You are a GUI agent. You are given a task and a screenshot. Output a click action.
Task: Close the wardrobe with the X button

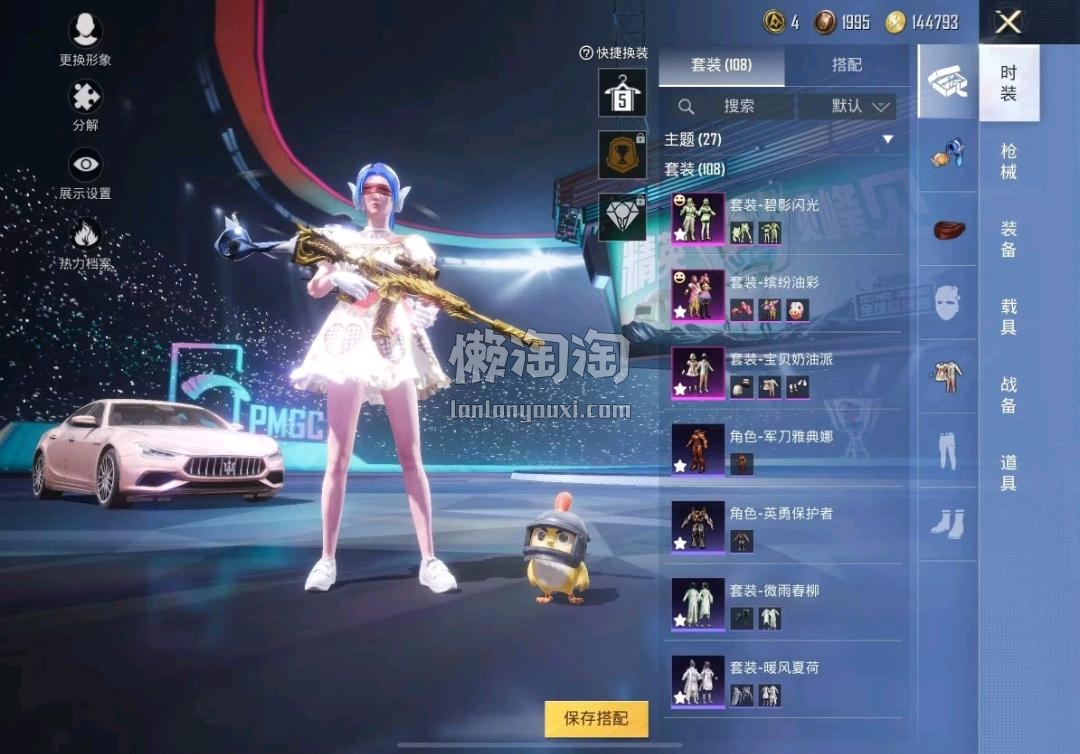1008,22
